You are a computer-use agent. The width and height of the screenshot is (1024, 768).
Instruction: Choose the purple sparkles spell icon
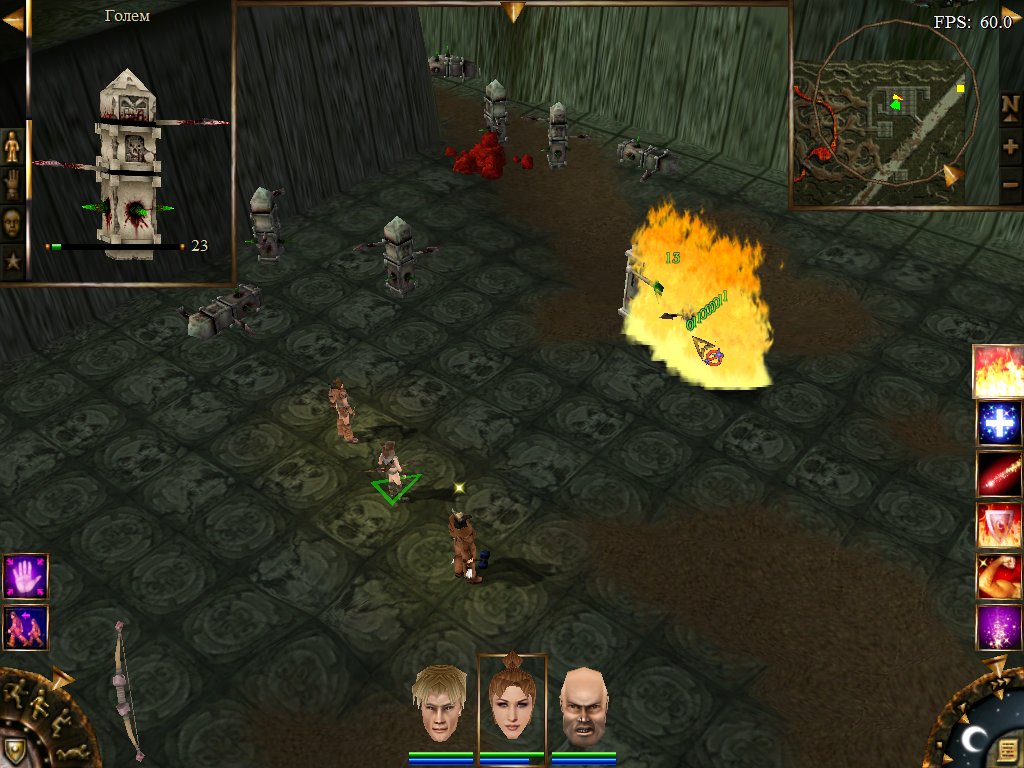(998, 628)
